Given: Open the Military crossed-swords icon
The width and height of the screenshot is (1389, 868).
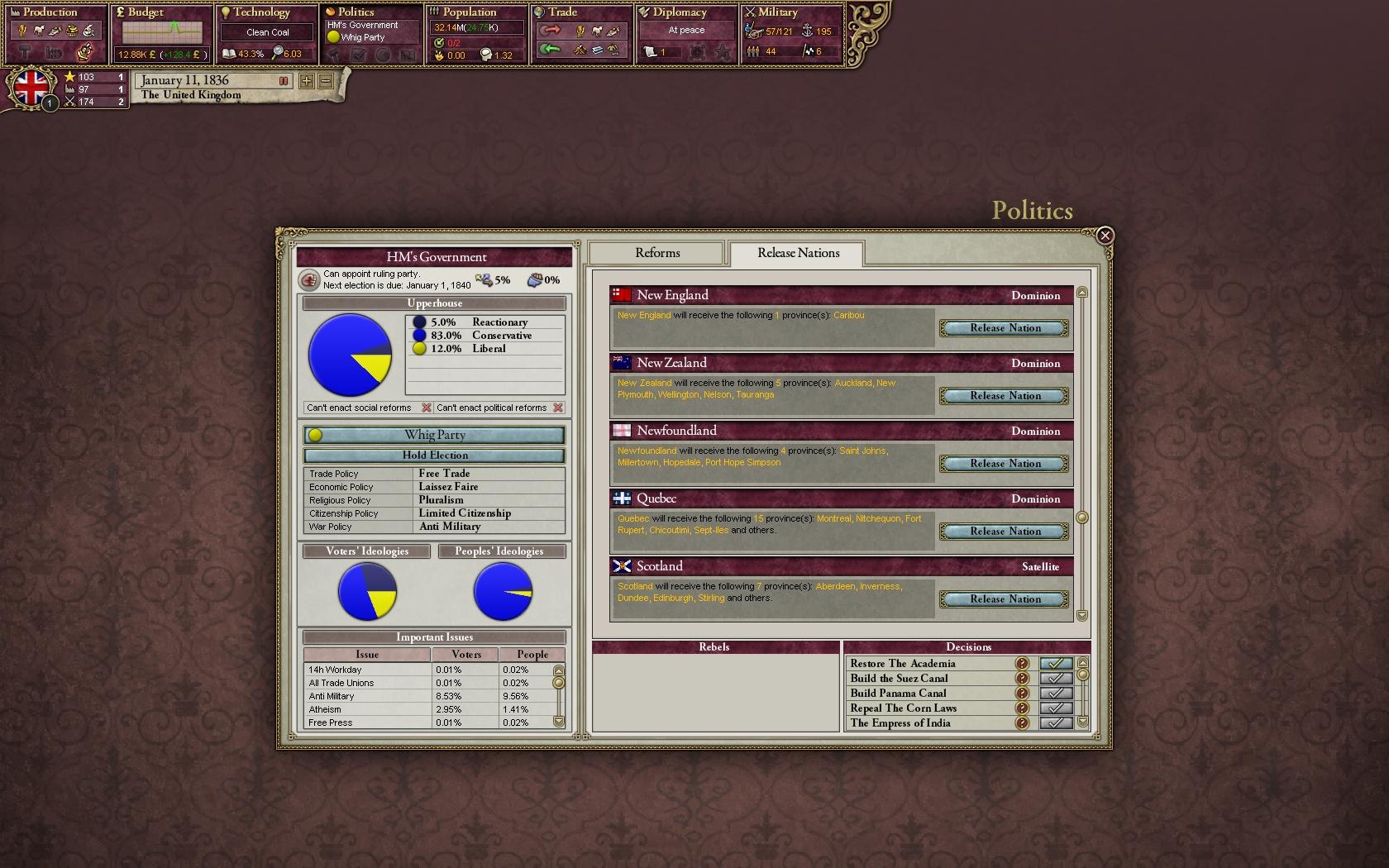Looking at the screenshot, I should point(751,12).
